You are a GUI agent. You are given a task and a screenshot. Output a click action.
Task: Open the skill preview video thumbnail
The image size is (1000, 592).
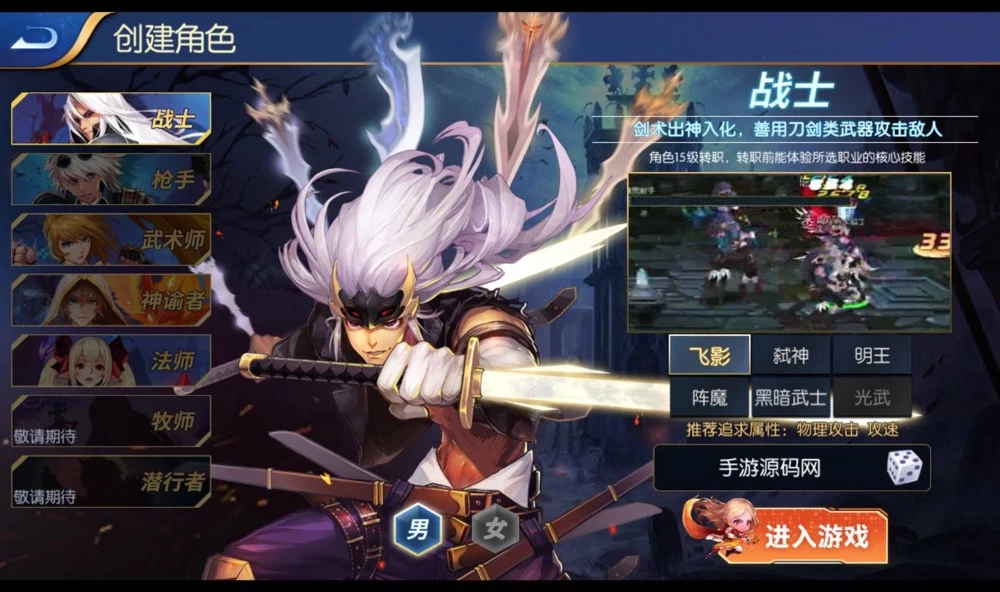click(788, 252)
